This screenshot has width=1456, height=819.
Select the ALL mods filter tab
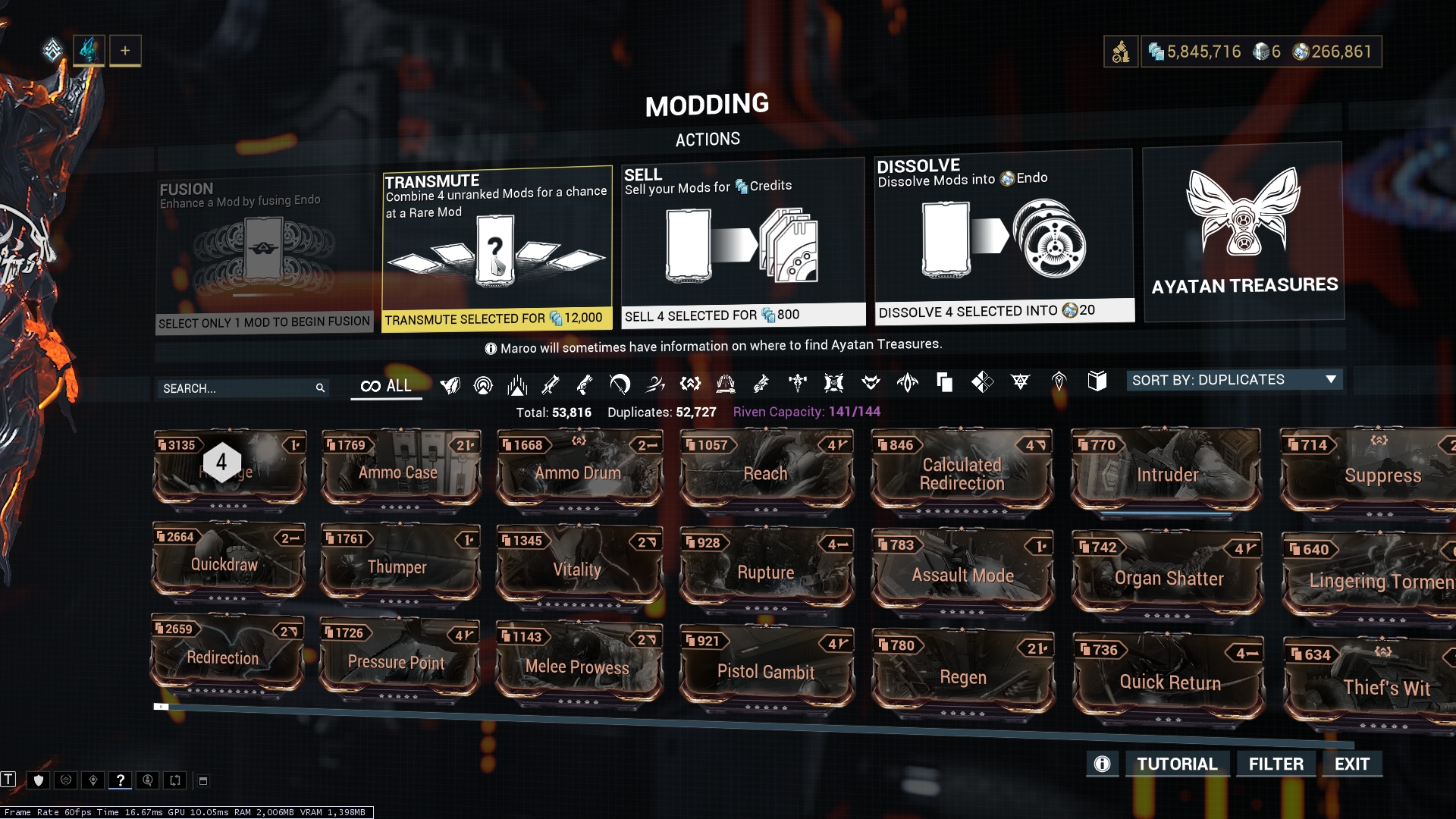click(386, 385)
